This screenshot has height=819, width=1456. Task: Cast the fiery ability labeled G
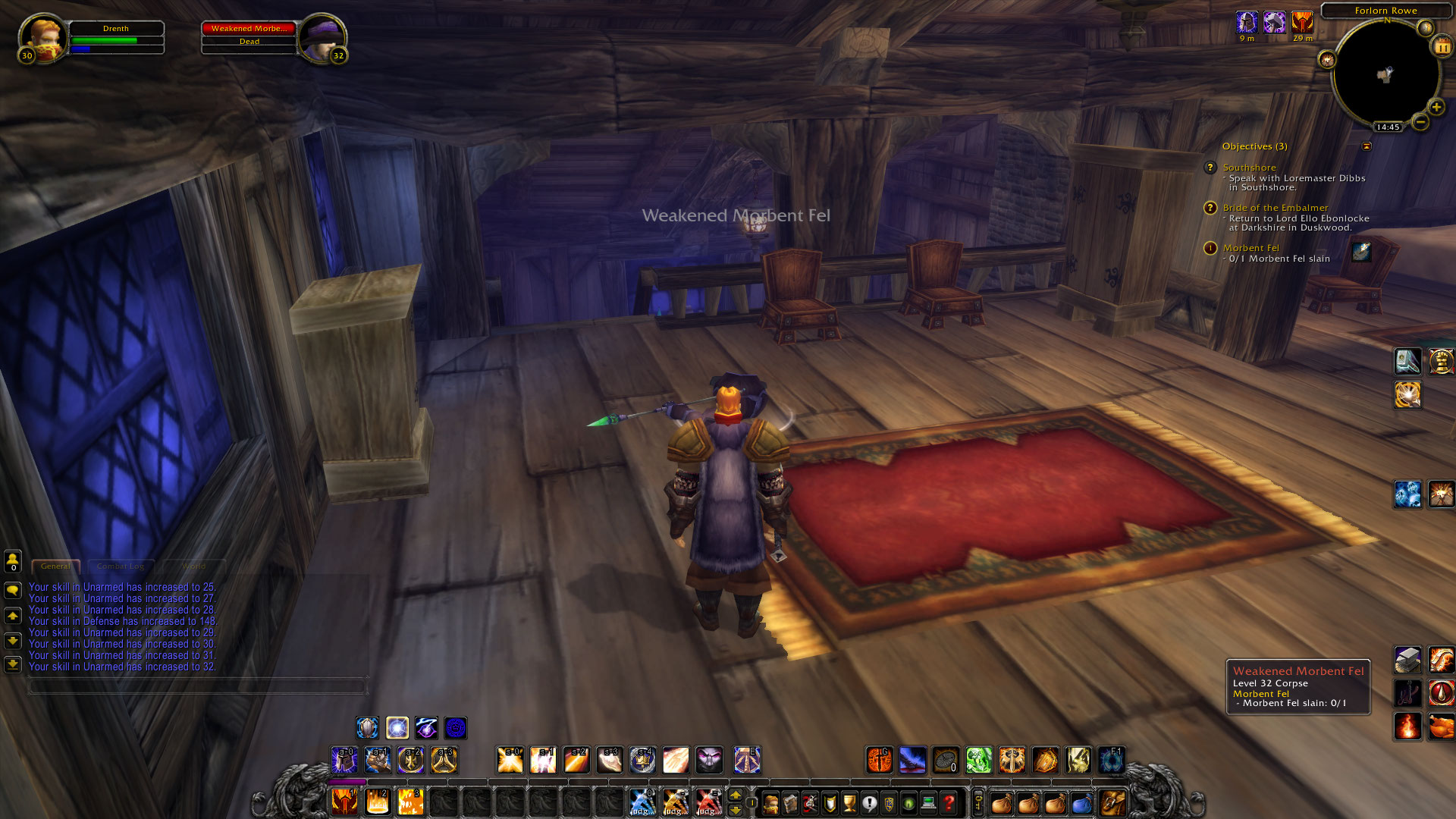879,761
